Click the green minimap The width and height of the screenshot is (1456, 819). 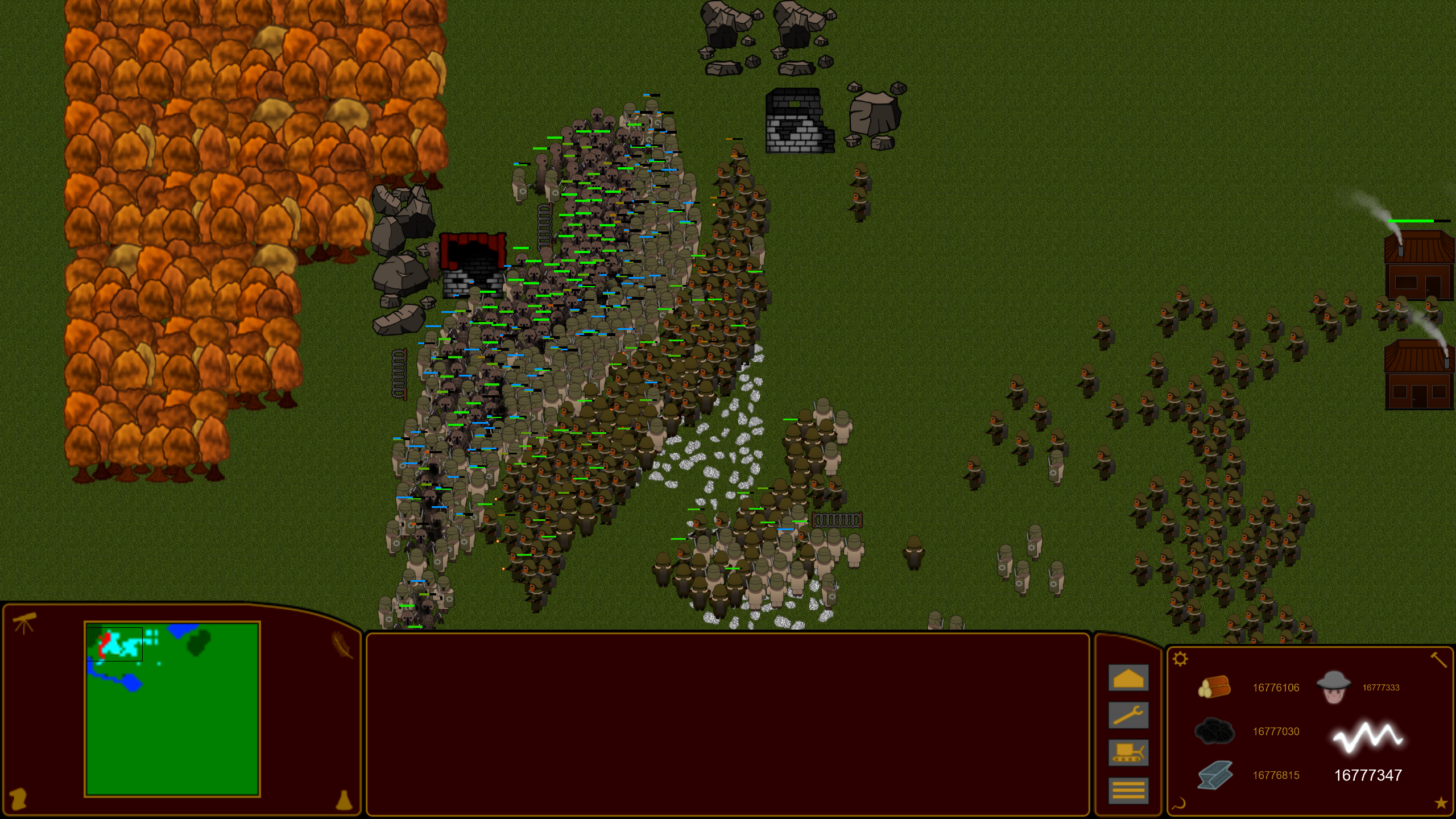click(x=172, y=709)
